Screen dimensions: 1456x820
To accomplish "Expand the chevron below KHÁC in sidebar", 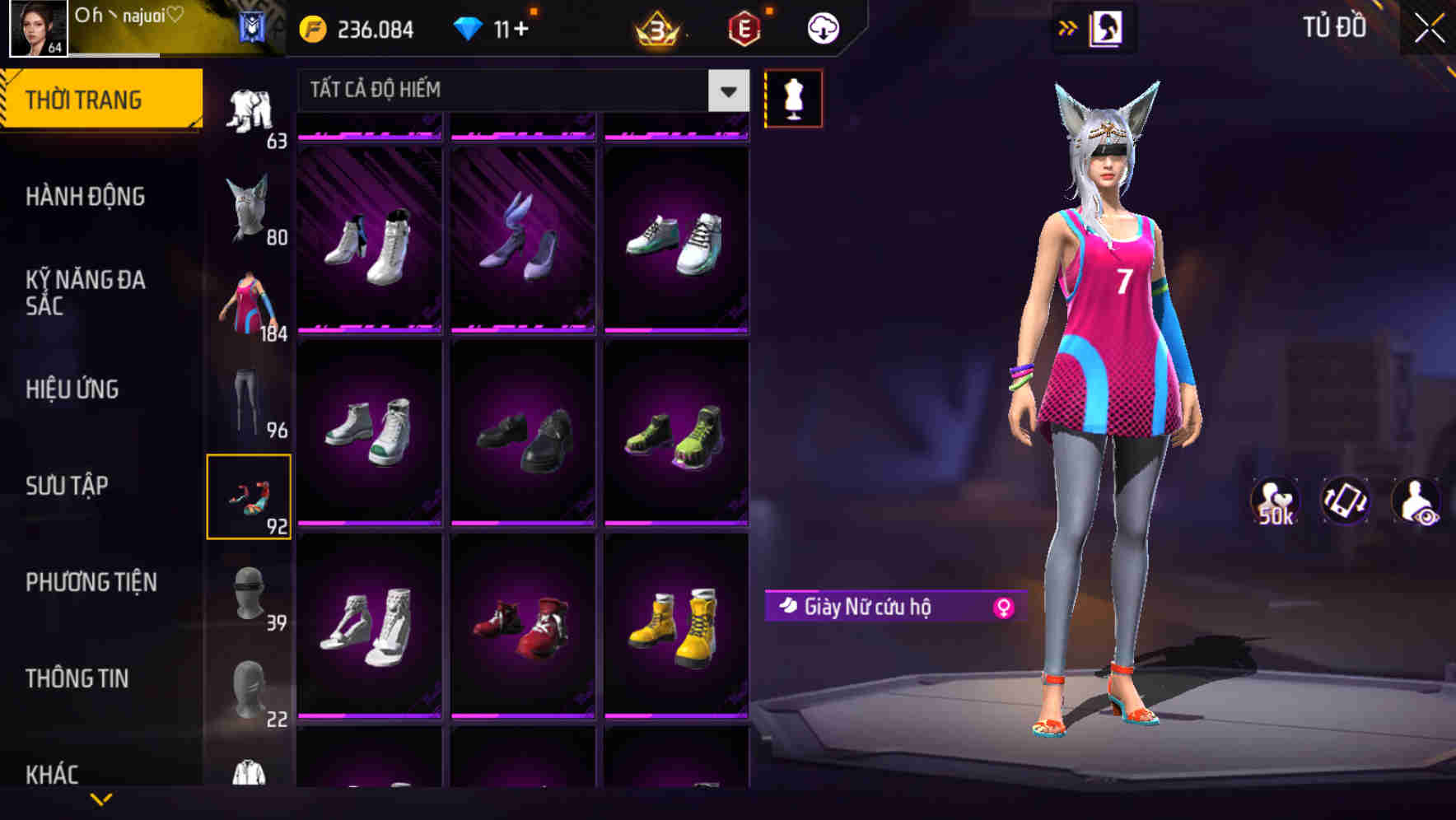I will point(101,800).
